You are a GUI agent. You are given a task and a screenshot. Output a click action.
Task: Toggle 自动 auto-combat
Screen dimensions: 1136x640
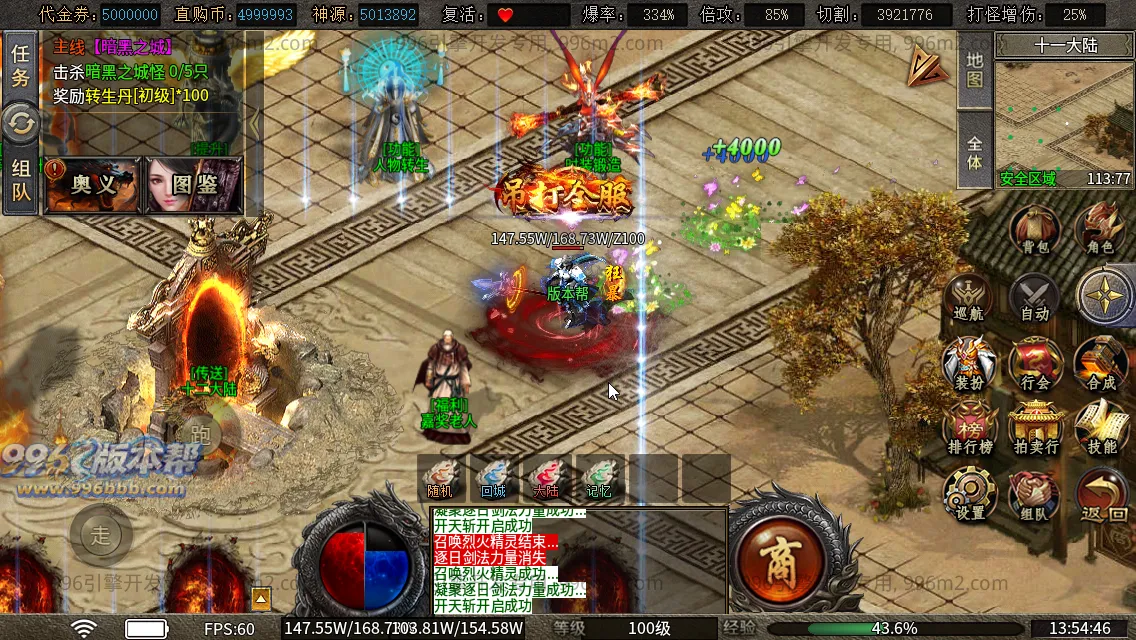(1034, 298)
